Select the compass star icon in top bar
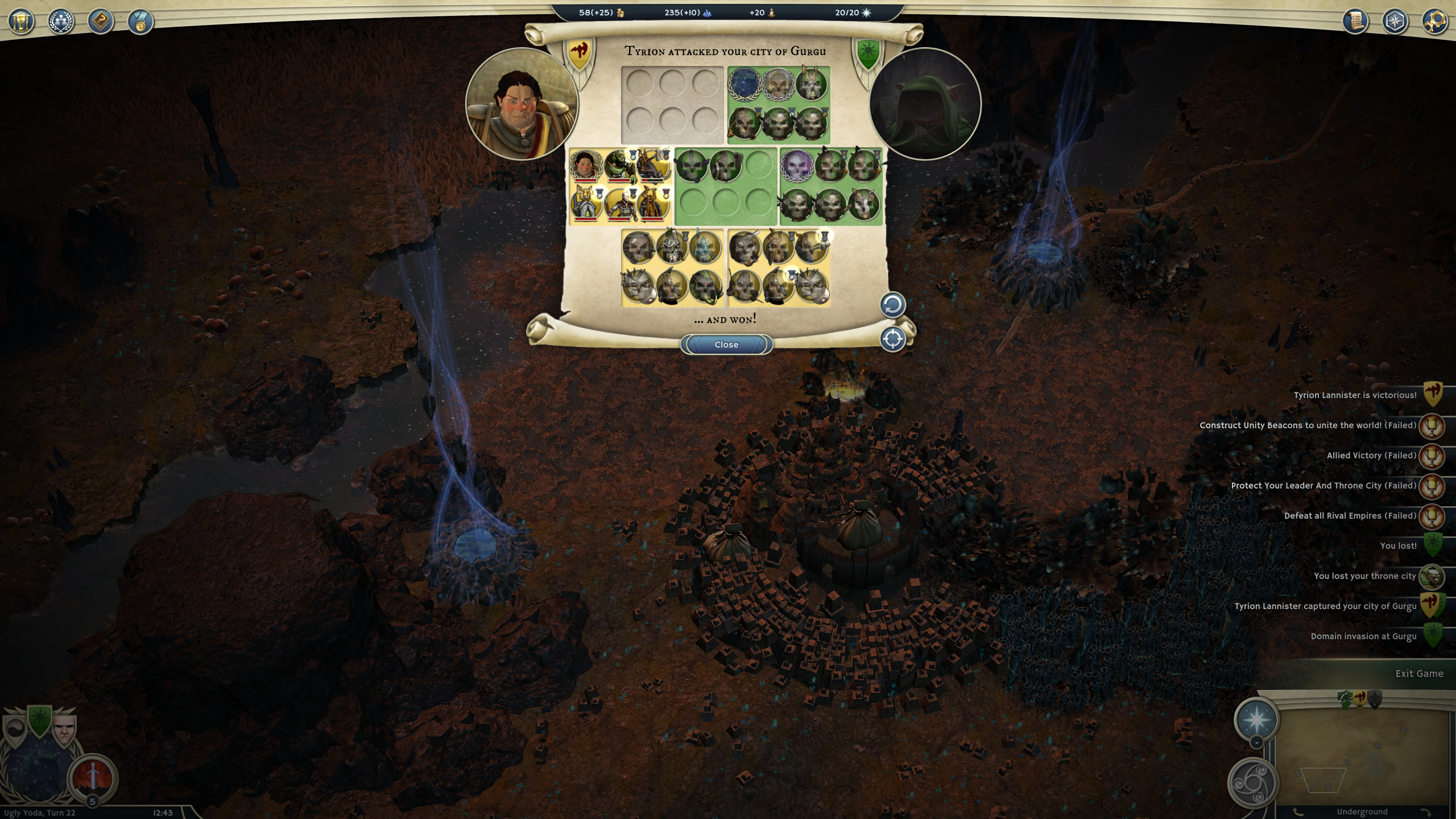Viewport: 1456px width, 819px height. coord(1395,22)
